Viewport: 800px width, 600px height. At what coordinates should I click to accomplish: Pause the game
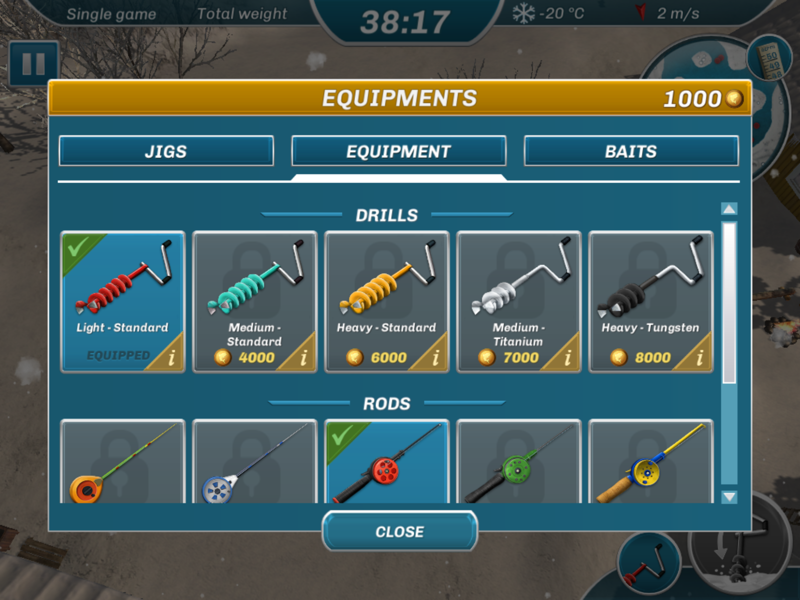(x=33, y=64)
